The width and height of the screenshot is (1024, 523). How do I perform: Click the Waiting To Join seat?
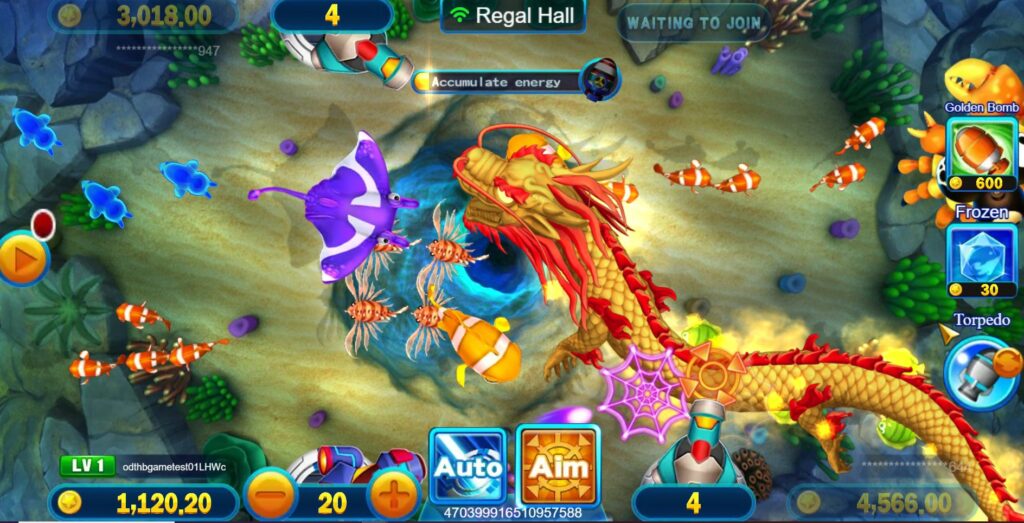coord(693,21)
